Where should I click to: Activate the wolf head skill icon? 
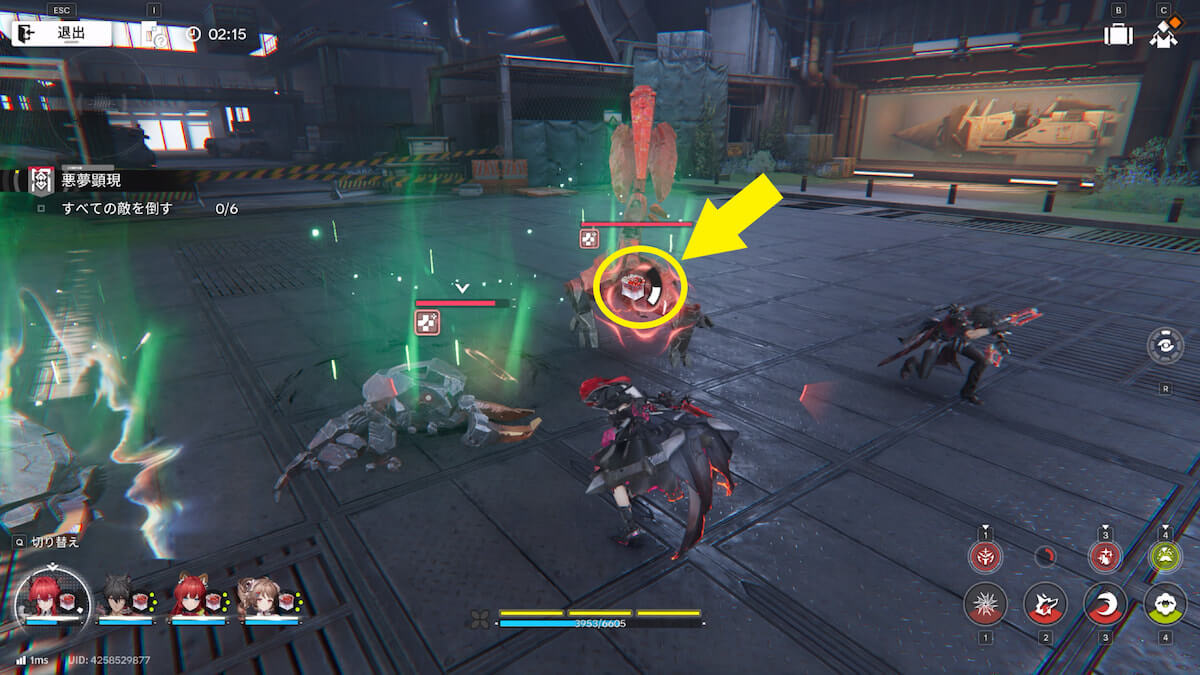(x=1045, y=605)
